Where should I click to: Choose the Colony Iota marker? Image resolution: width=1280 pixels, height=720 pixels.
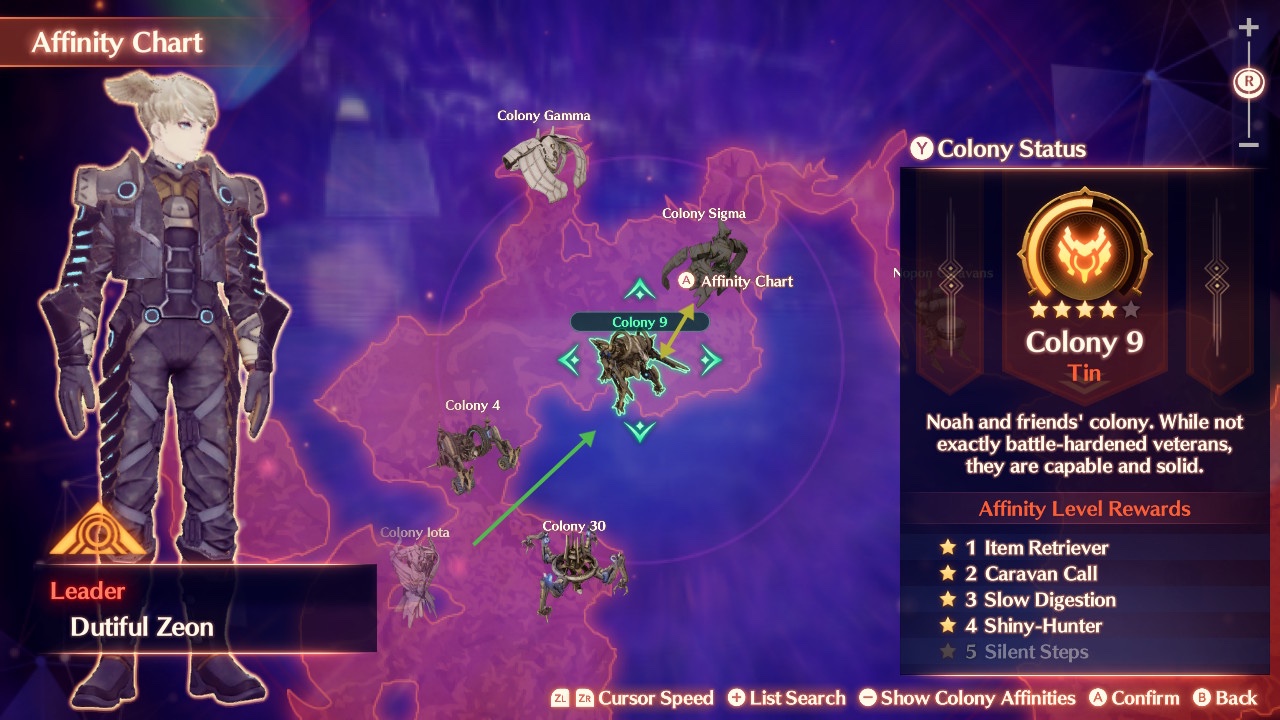[x=415, y=575]
